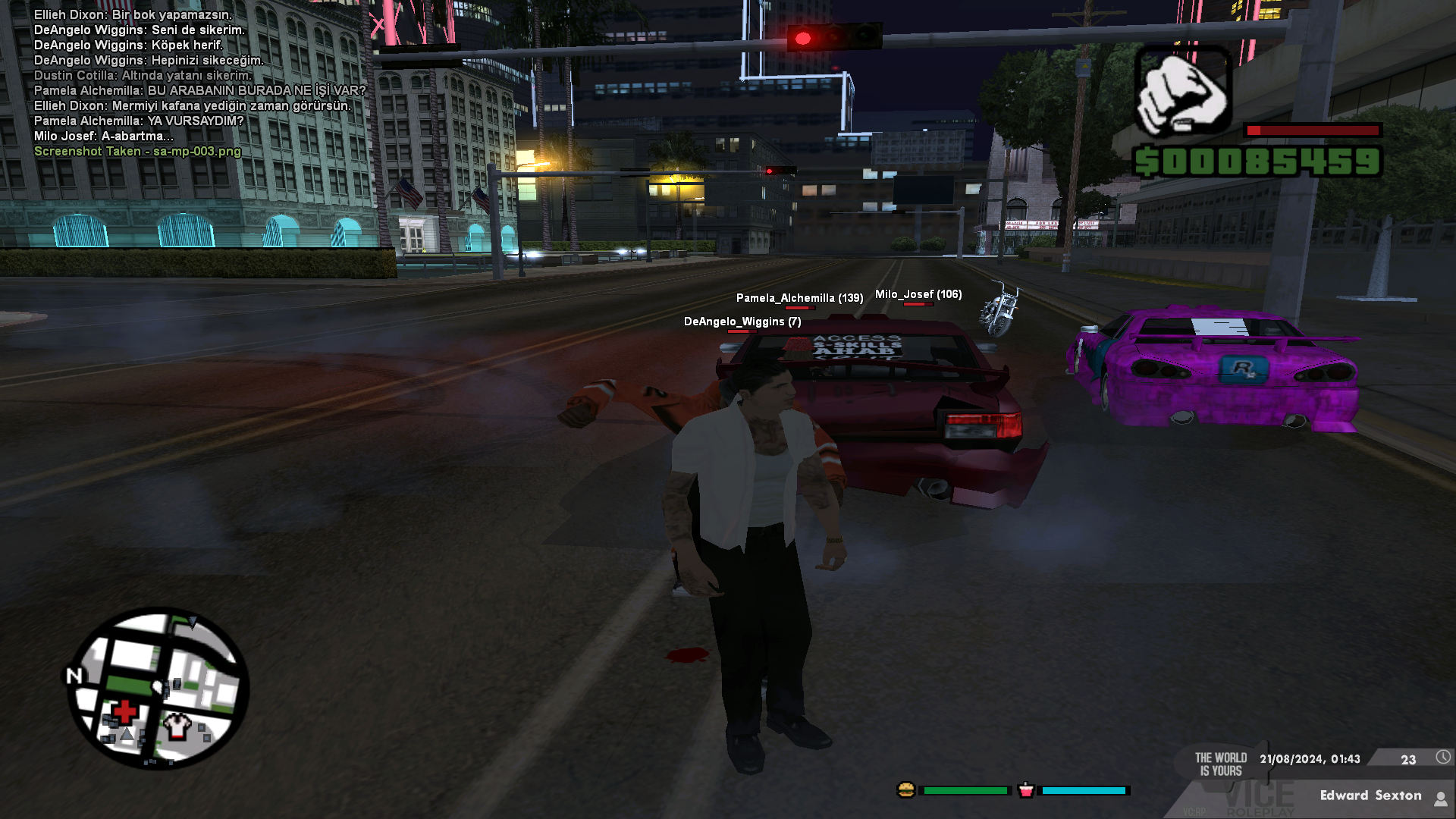
Task: Click the north indicator on the radar
Action: pyautogui.click(x=74, y=676)
